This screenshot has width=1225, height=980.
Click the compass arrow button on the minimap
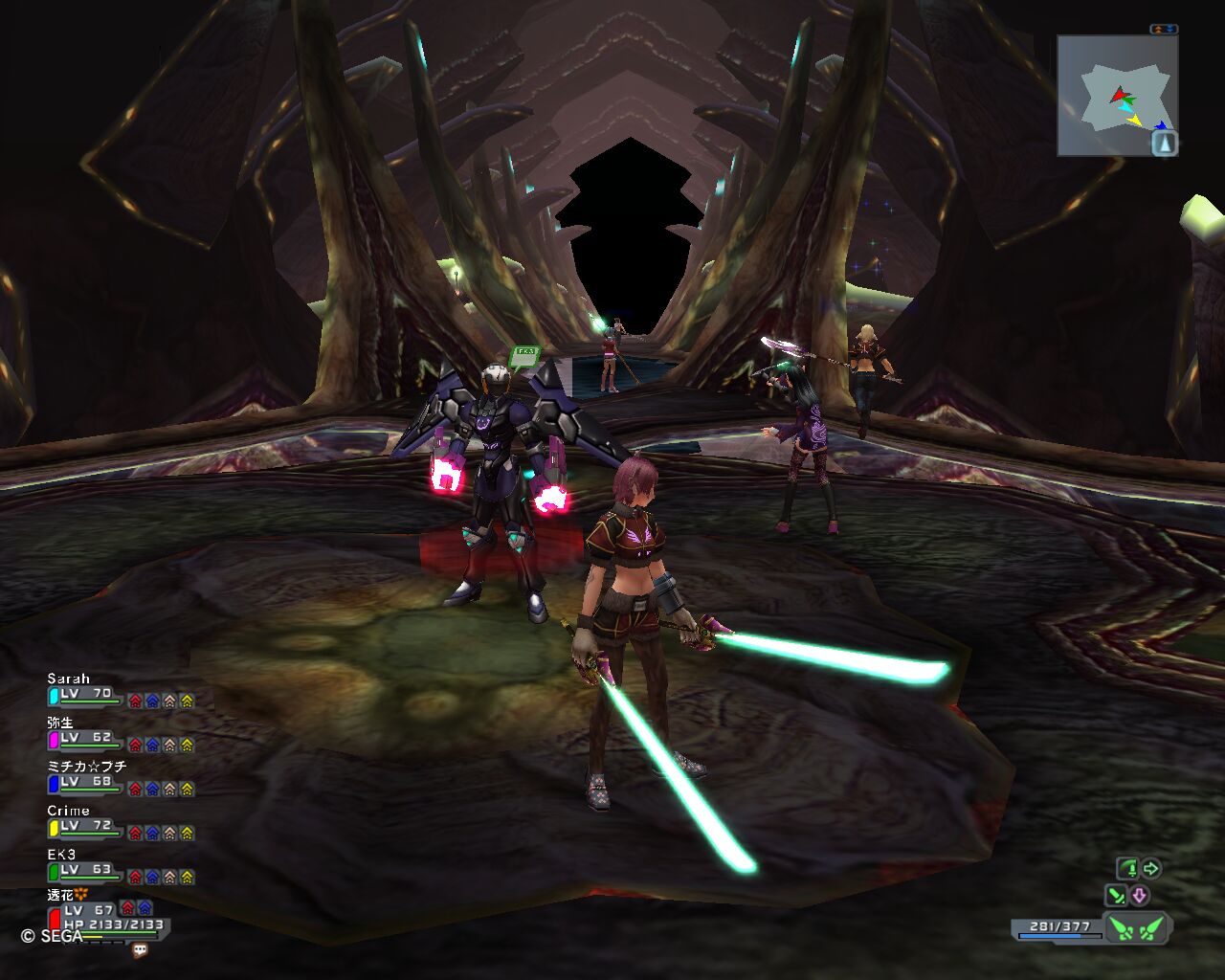click(1165, 144)
